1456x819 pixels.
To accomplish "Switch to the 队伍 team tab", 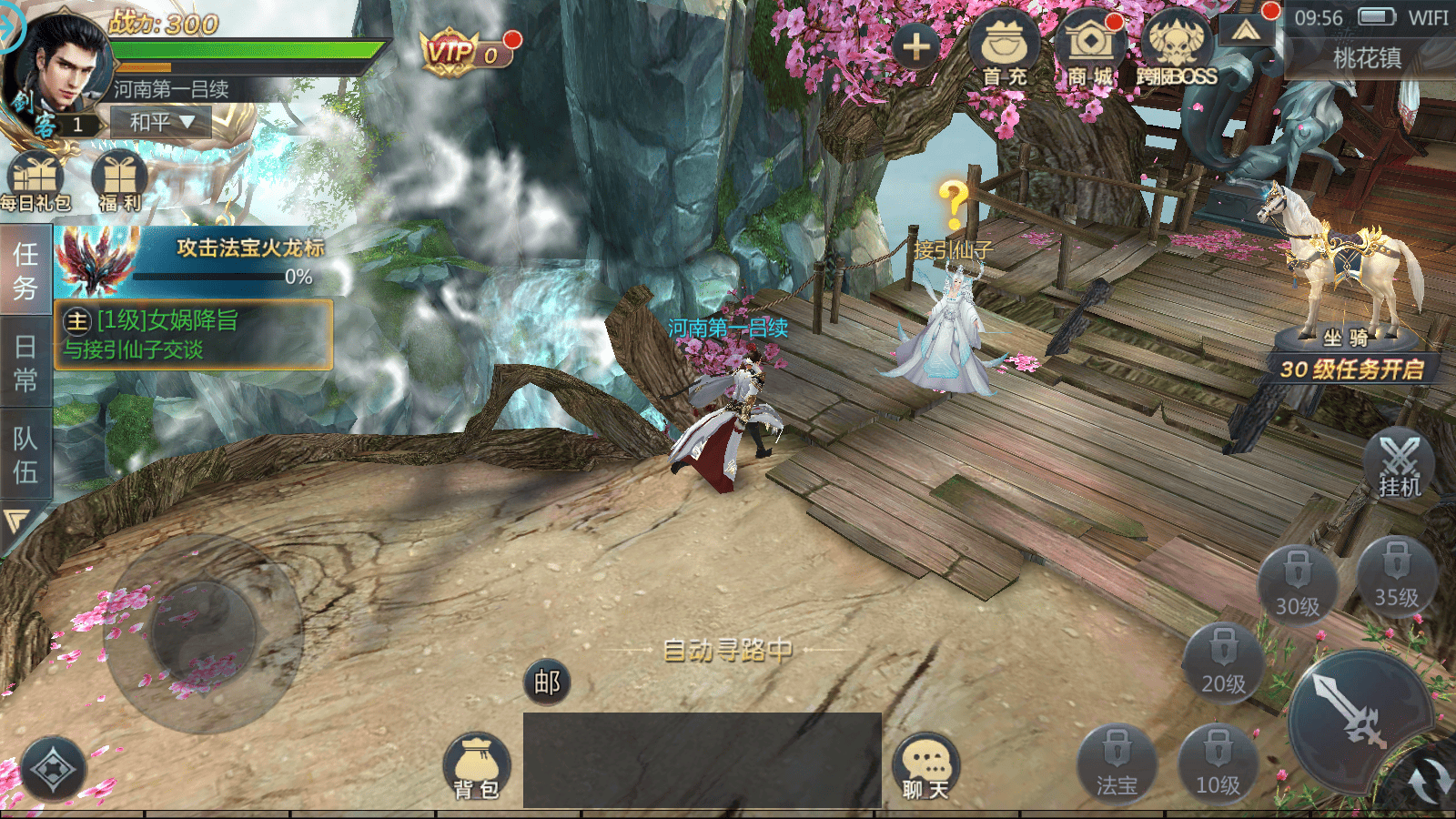I will tap(25, 455).
